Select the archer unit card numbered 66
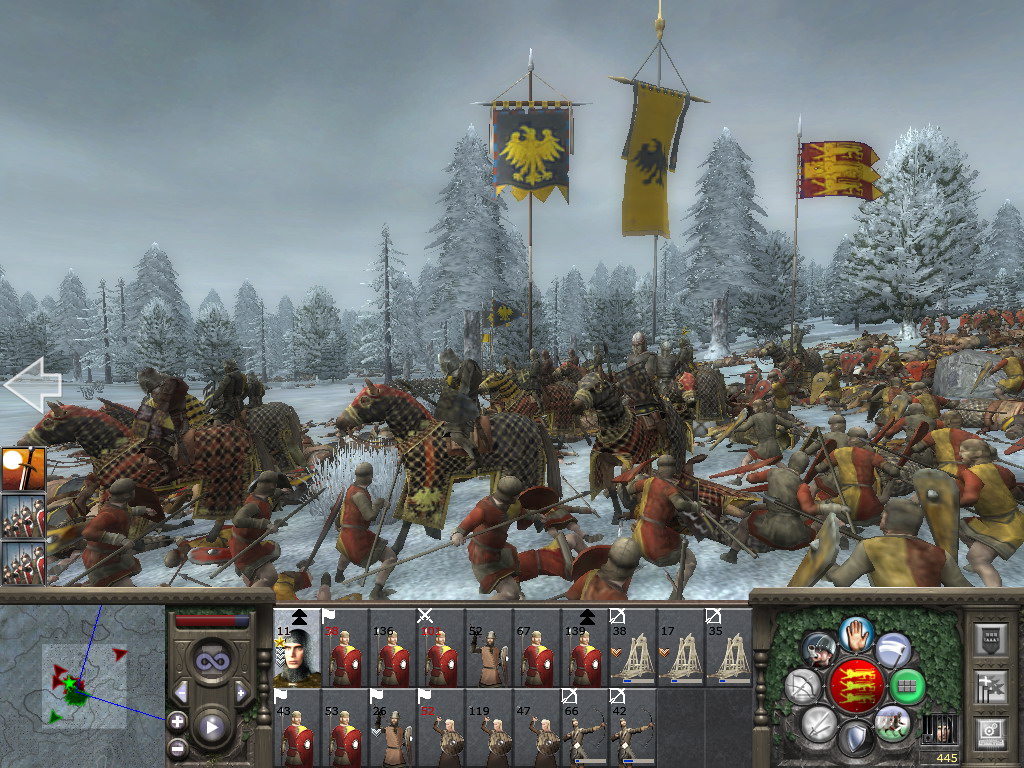The image size is (1024, 768). 585,728
